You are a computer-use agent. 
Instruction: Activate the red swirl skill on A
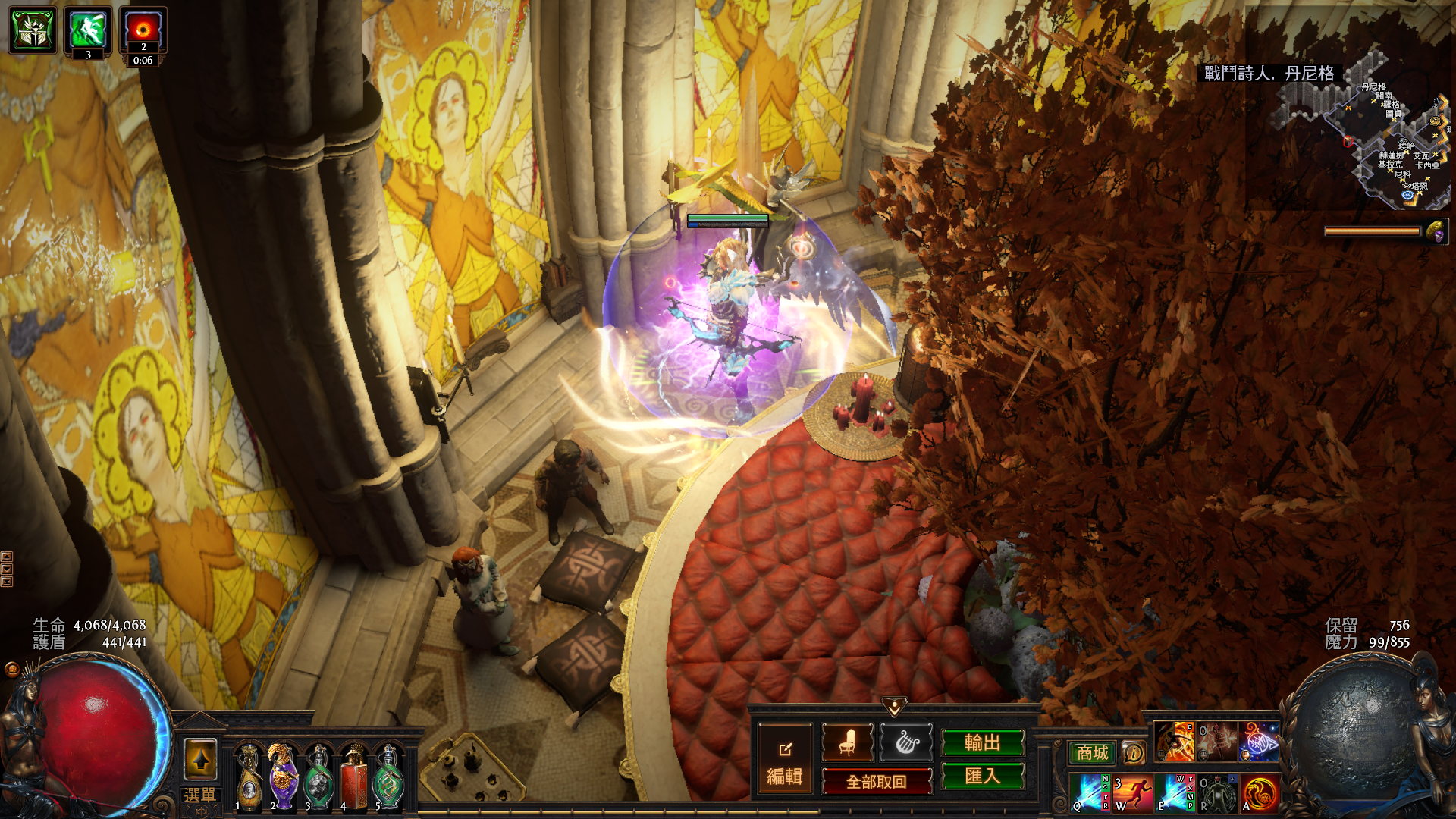[x=1260, y=793]
